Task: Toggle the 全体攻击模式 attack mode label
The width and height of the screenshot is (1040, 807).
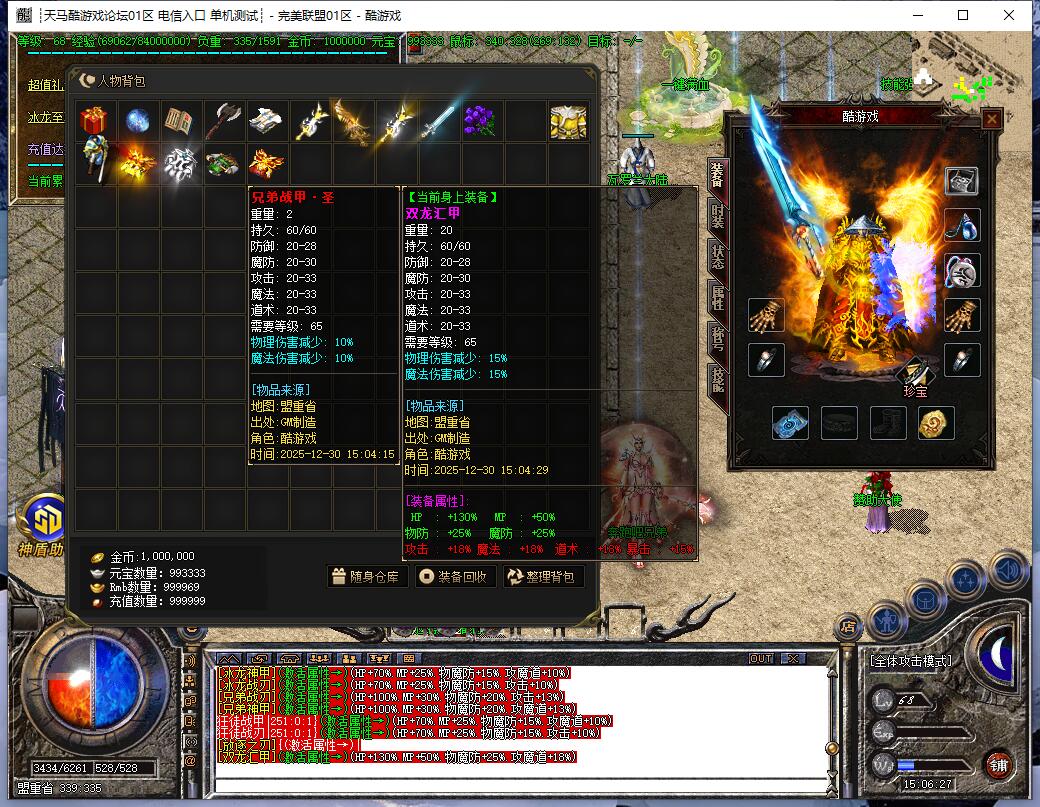Action: [x=911, y=661]
